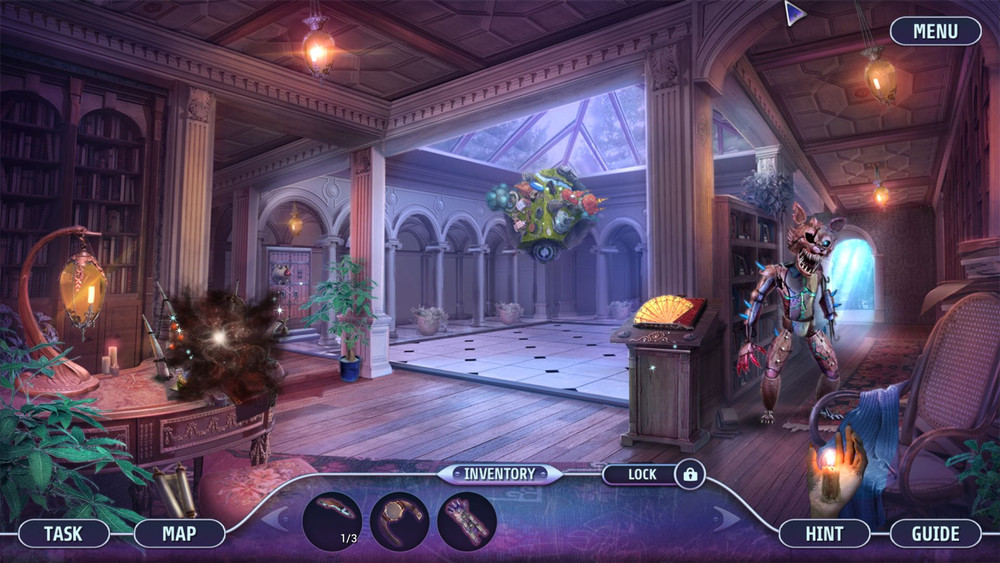
Task: Select the mechanical glove in inventory
Action: [x=466, y=521]
